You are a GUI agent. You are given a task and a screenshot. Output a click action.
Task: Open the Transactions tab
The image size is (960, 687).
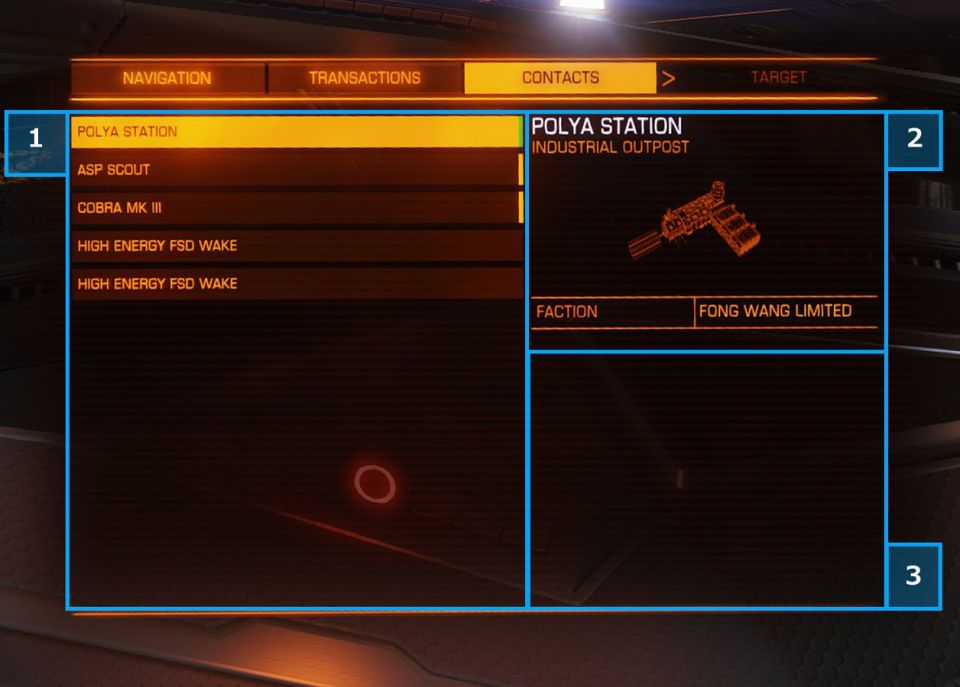[x=364, y=78]
